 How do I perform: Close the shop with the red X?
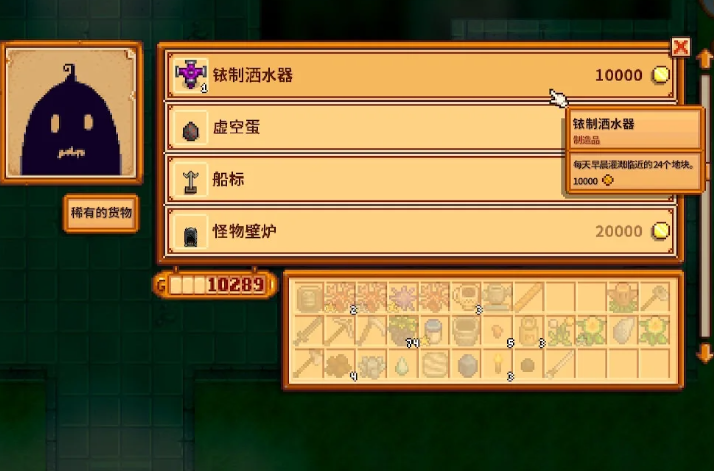681,47
